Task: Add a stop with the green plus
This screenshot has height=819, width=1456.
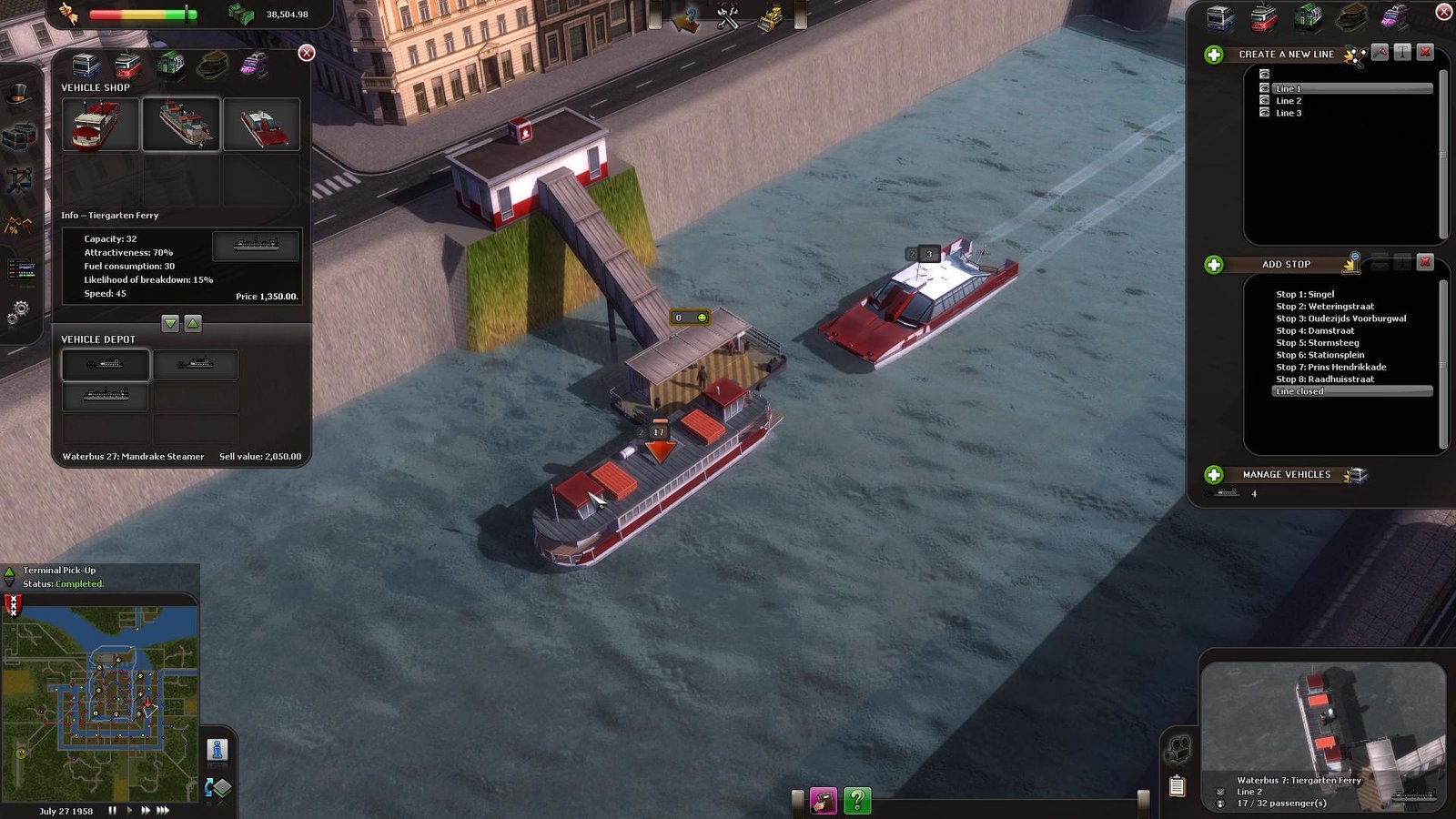Action: tap(1214, 265)
